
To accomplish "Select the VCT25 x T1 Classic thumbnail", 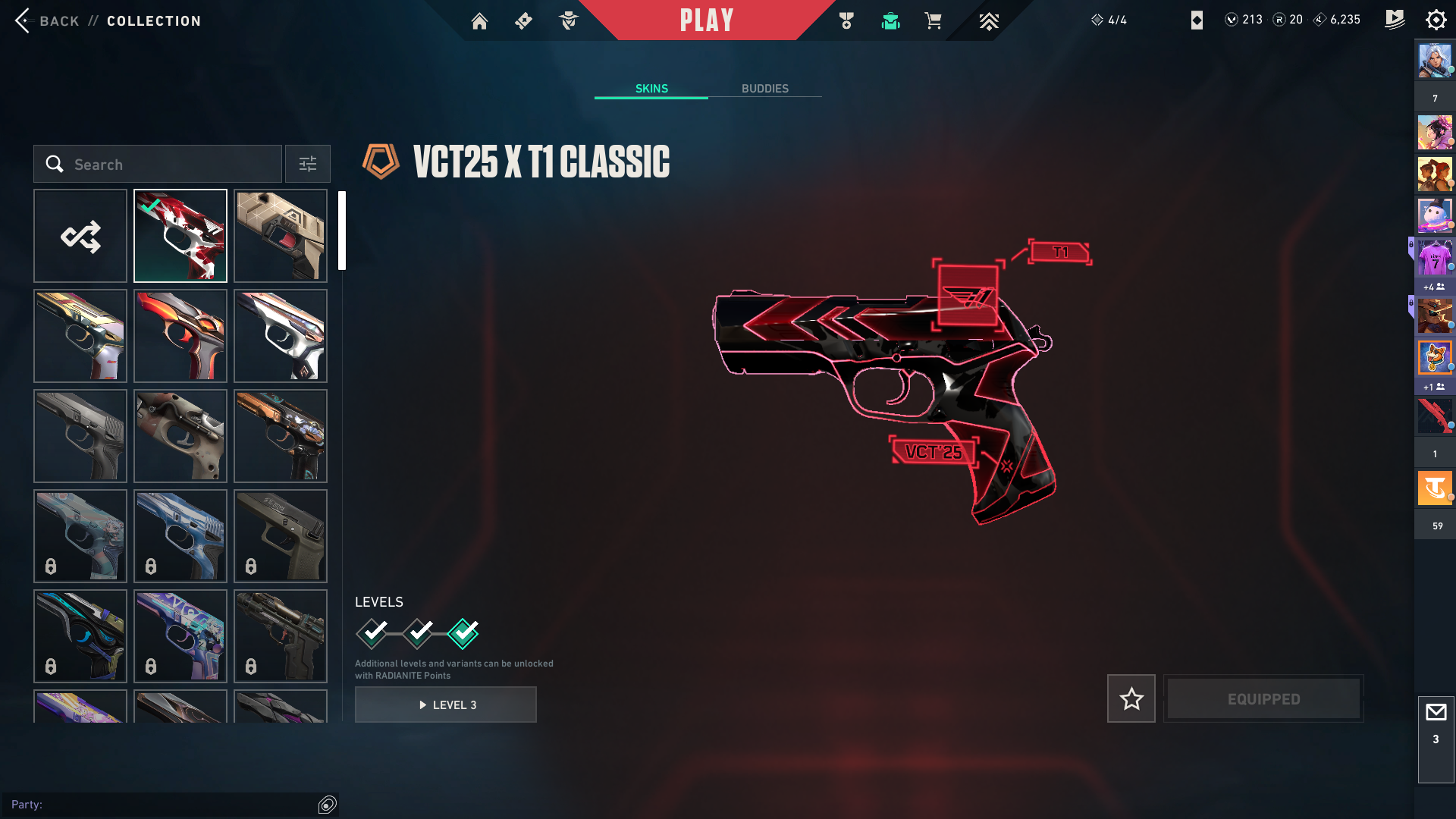I will [180, 236].
